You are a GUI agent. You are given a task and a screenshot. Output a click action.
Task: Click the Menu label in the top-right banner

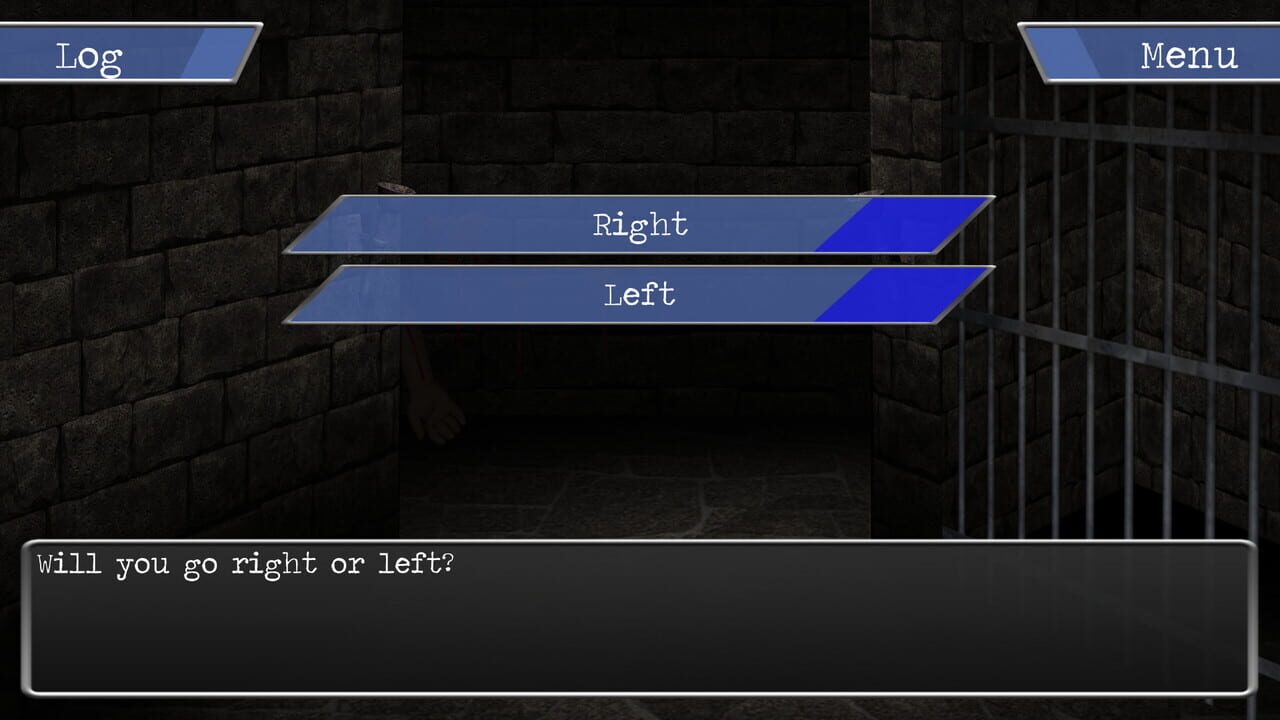pyautogui.click(x=1188, y=55)
